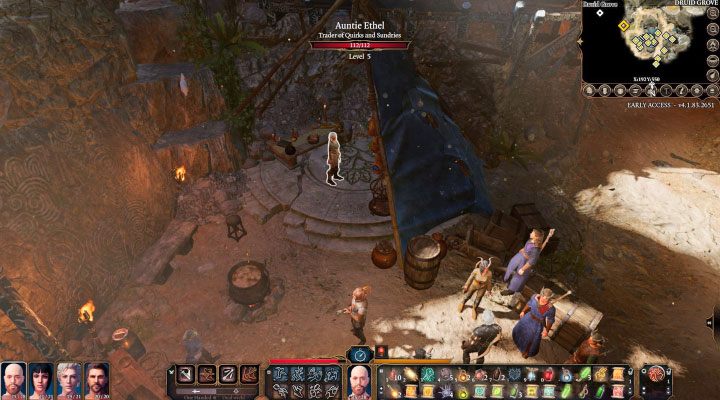The width and height of the screenshot is (720, 400).
Task: Click the round emblem above the hotbar portrait
Action: click(x=359, y=354)
